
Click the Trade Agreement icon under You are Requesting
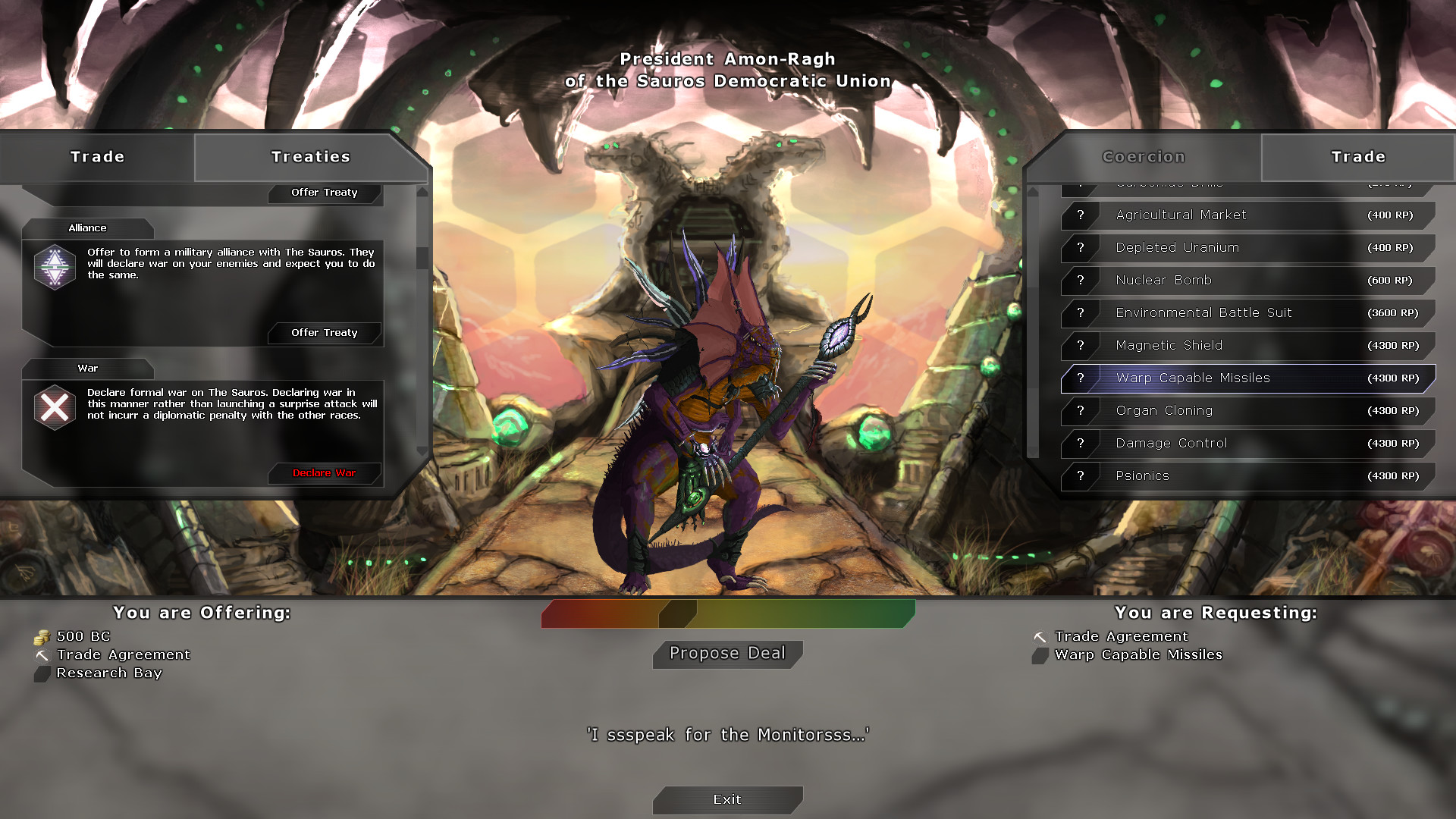click(1040, 636)
